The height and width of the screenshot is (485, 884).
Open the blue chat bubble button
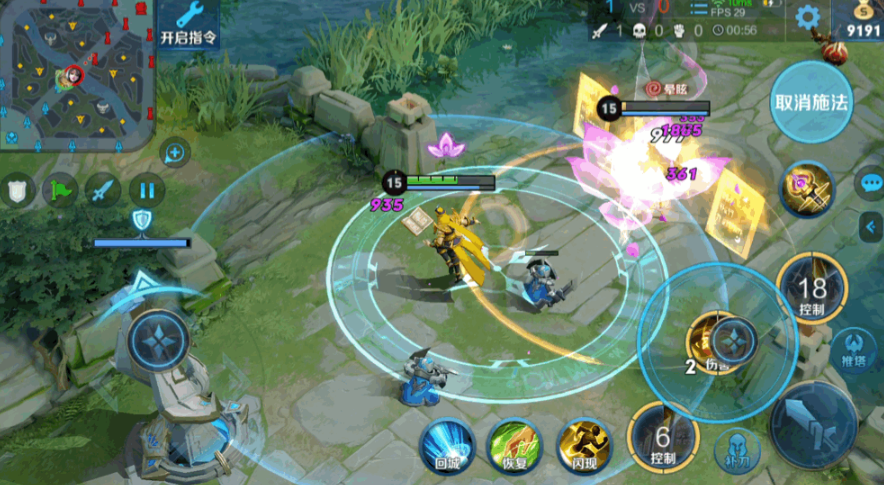click(x=869, y=183)
